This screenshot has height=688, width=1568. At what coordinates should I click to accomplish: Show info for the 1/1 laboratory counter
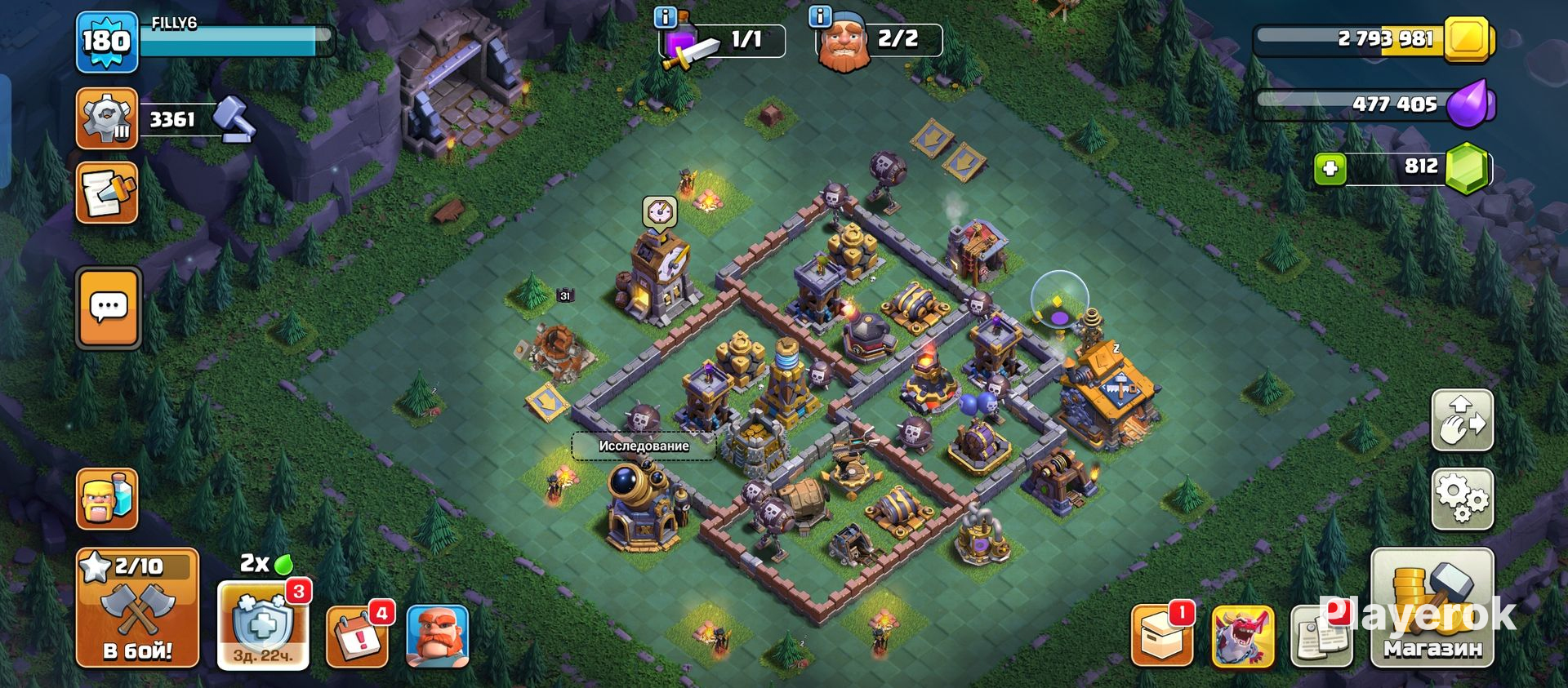[x=666, y=17]
